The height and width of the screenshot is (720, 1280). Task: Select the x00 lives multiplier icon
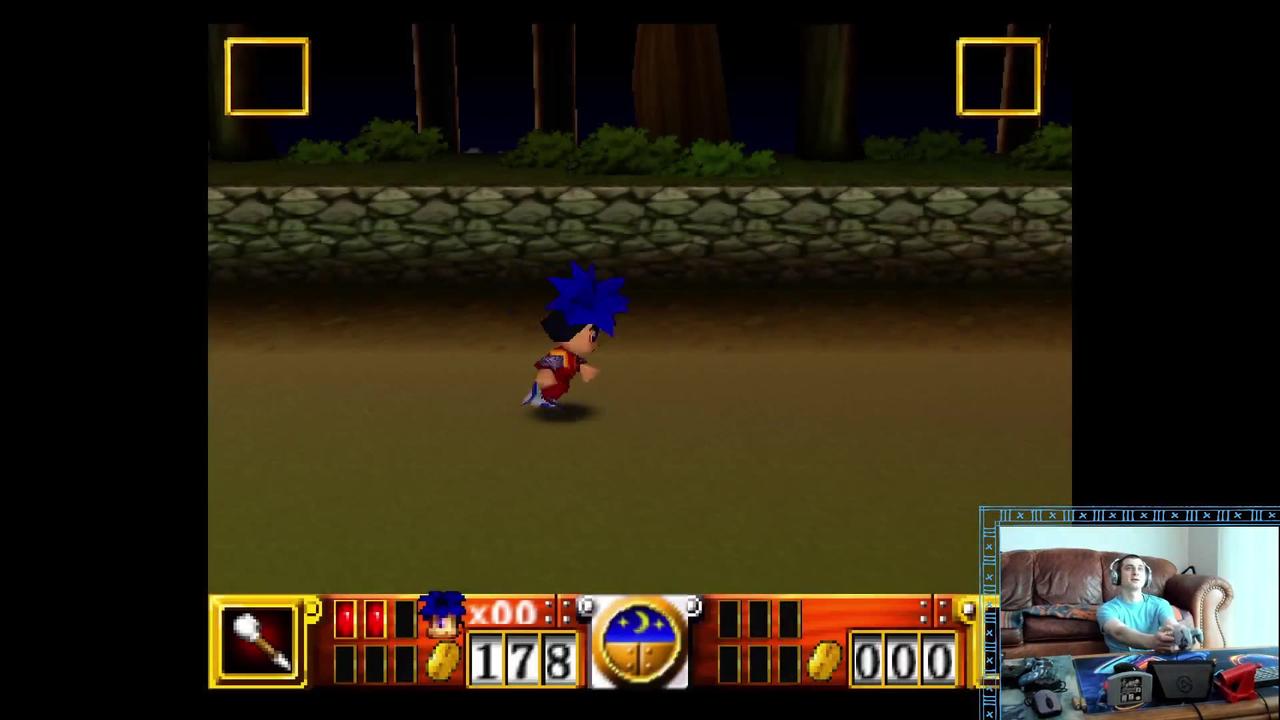click(505, 614)
